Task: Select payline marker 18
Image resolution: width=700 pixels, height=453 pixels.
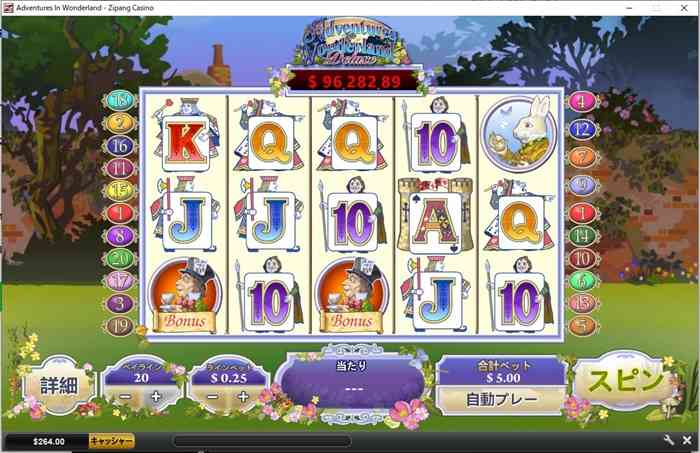Action: point(120,100)
